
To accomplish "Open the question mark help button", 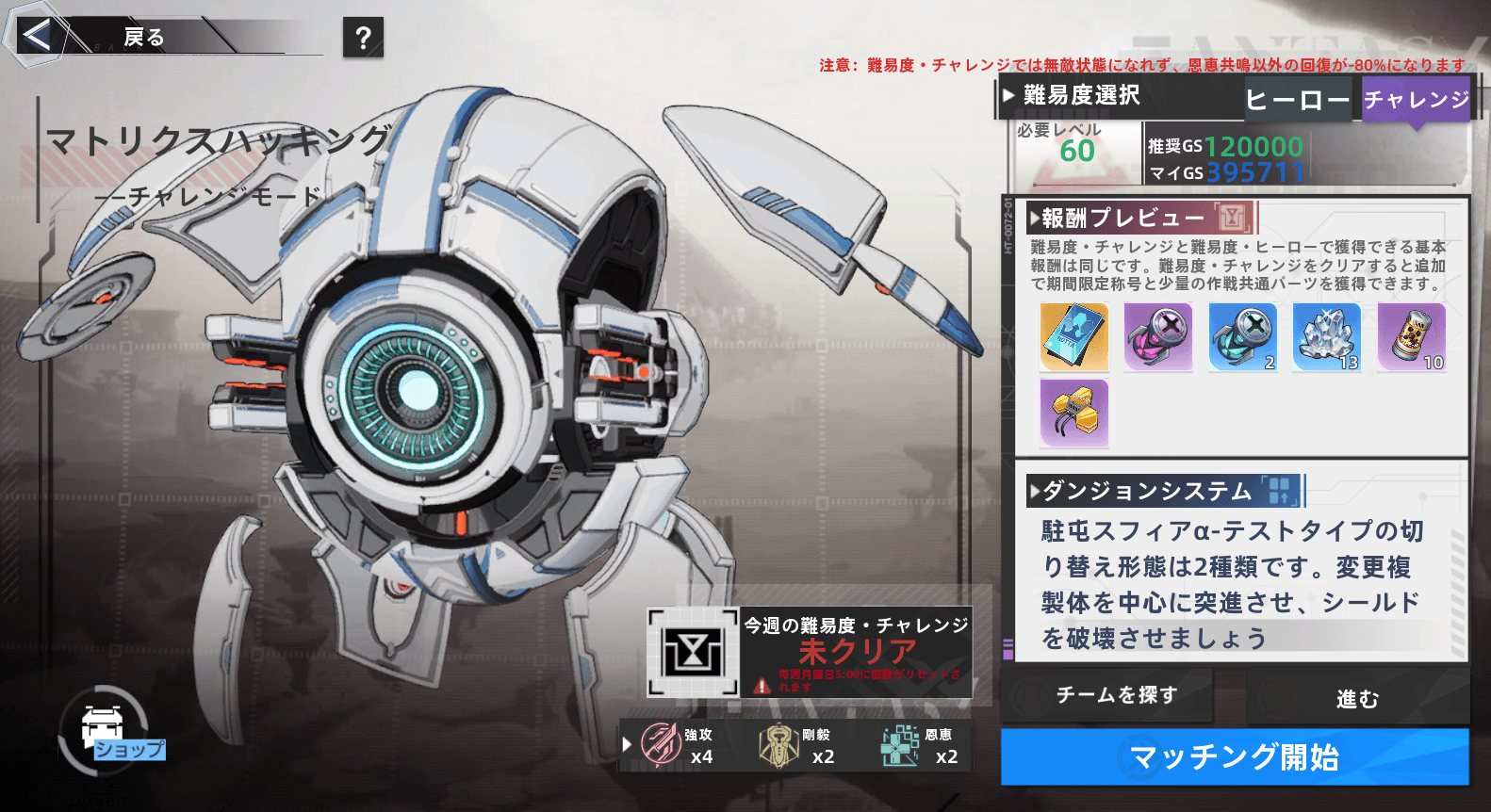I will 363,38.
